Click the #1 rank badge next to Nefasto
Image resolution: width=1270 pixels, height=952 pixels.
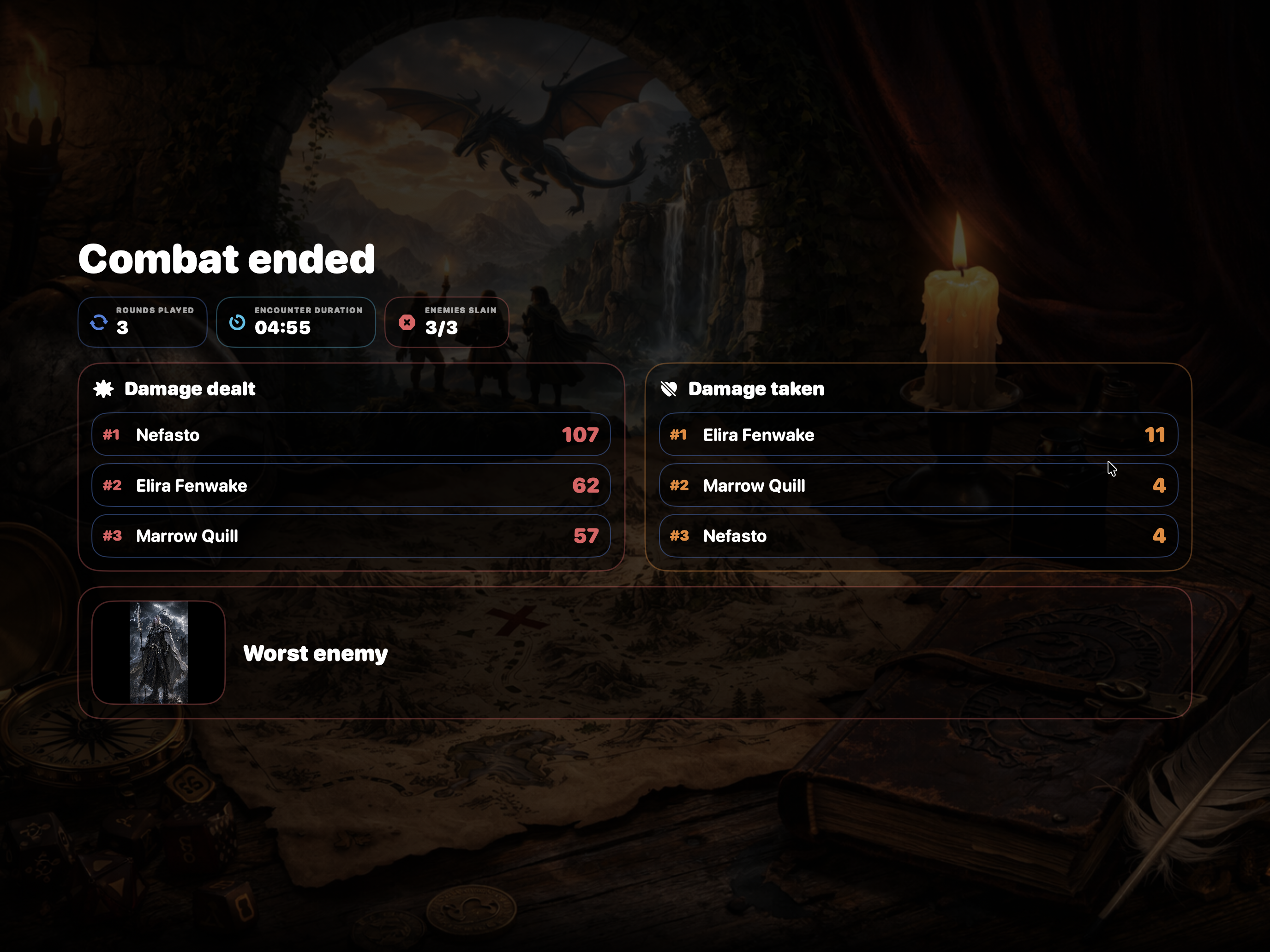pyautogui.click(x=111, y=435)
